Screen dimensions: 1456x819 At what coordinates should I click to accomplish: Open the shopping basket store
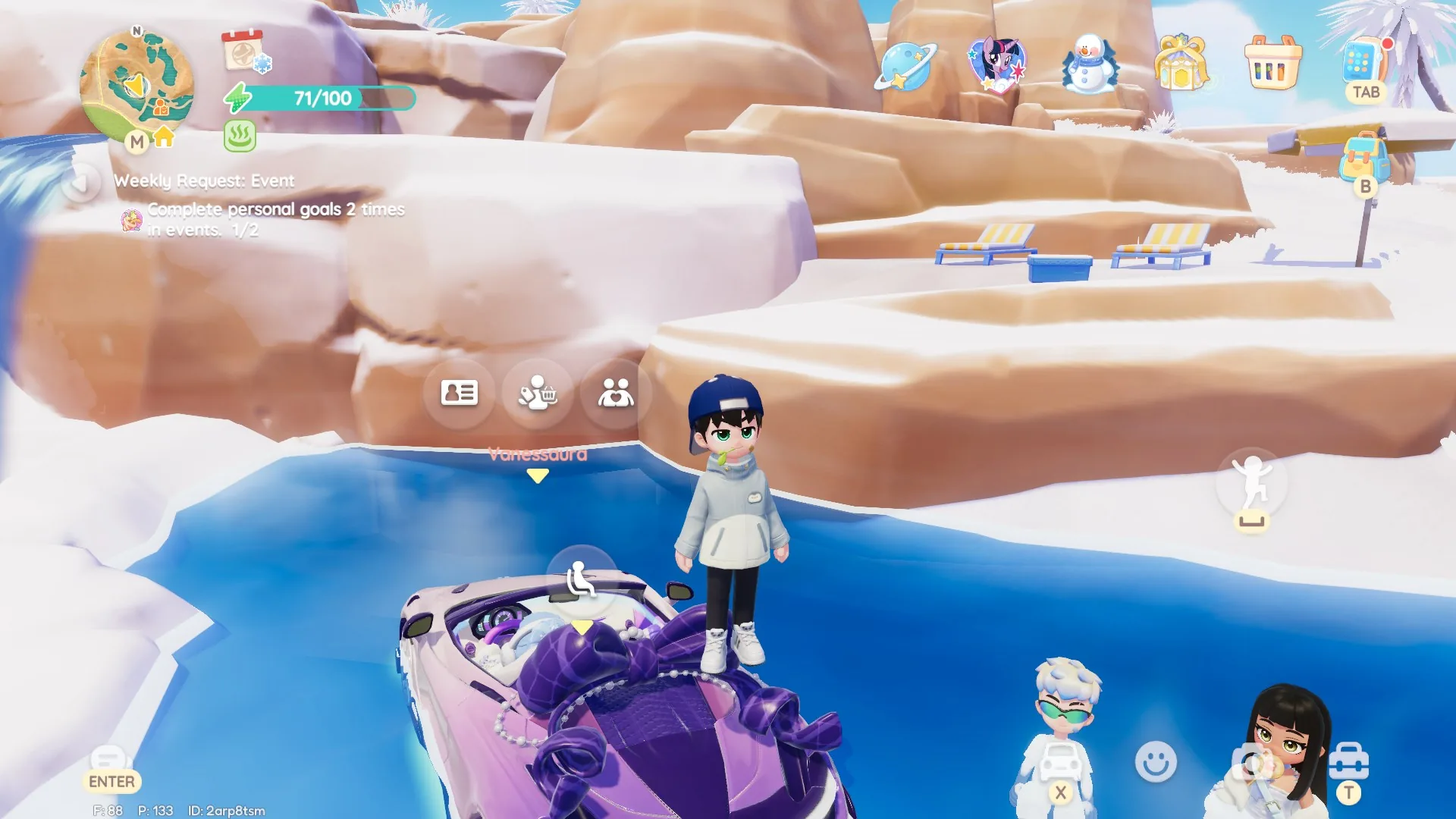click(1272, 63)
